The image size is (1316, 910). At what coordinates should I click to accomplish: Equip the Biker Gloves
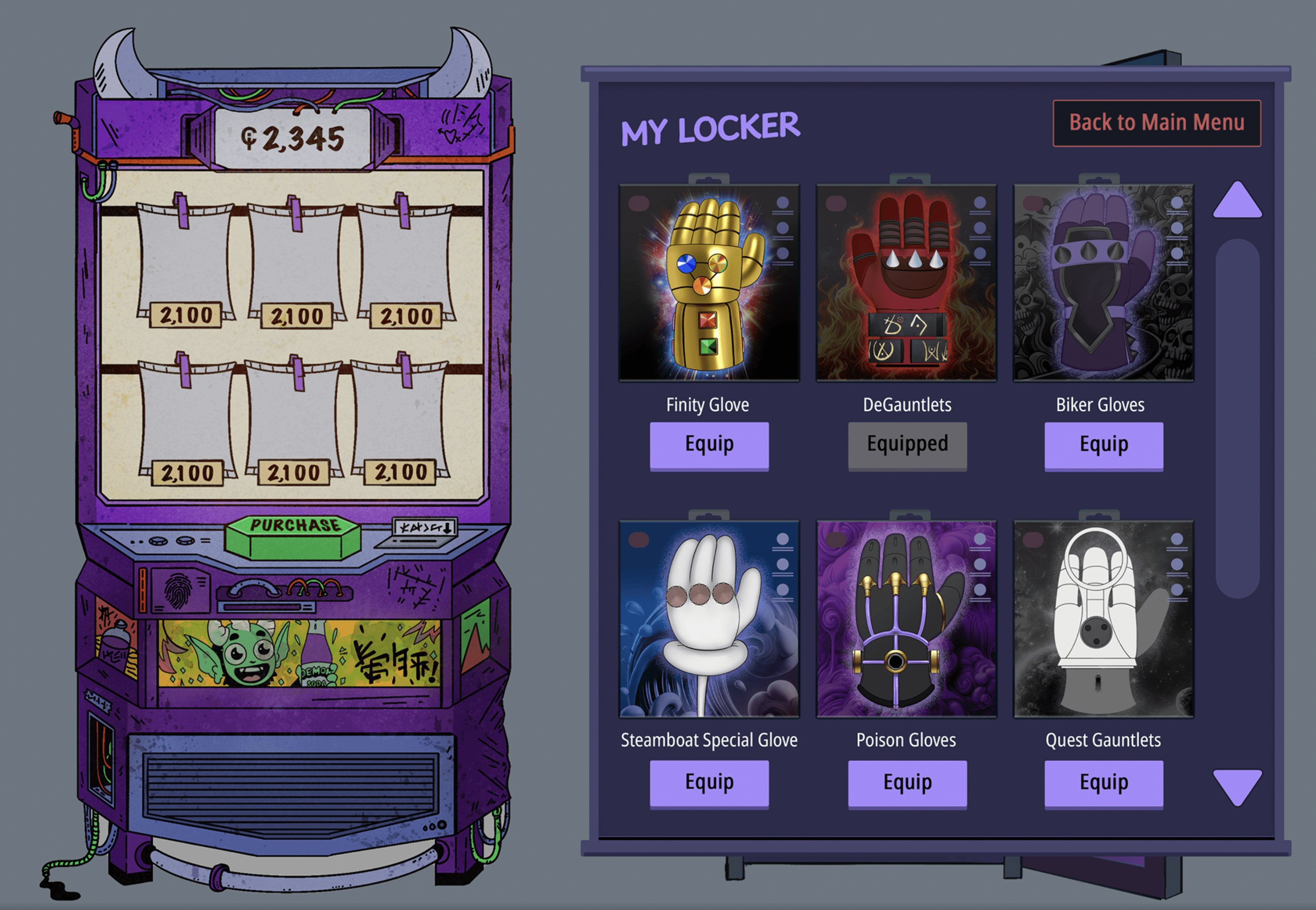[x=1103, y=445]
